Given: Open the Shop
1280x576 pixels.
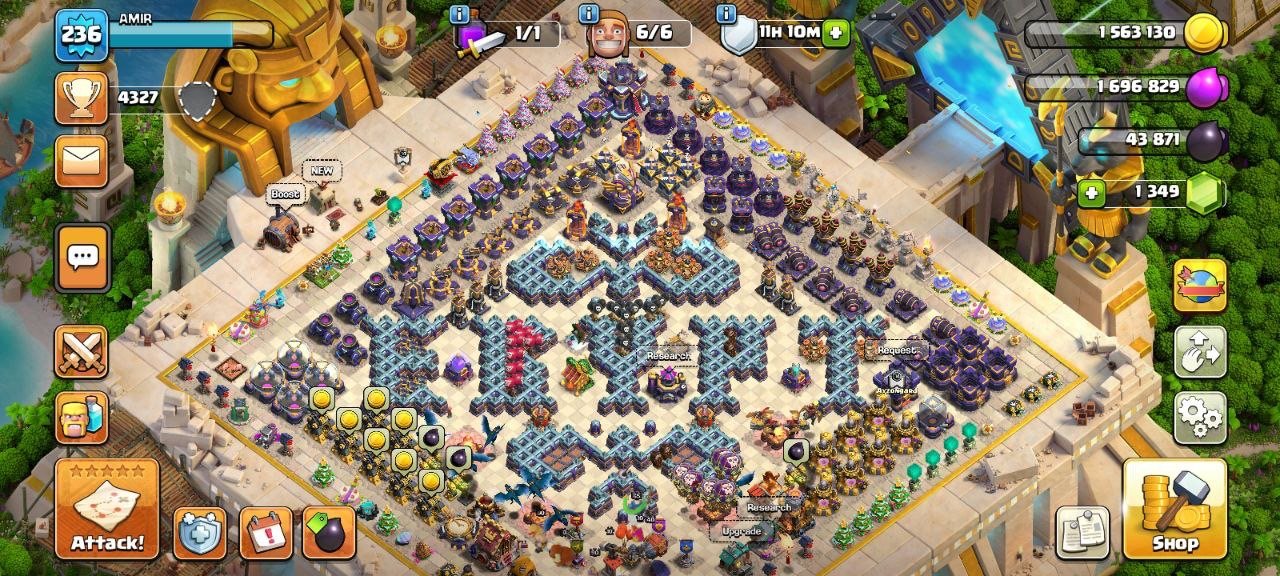Looking at the screenshot, I should tap(1175, 509).
